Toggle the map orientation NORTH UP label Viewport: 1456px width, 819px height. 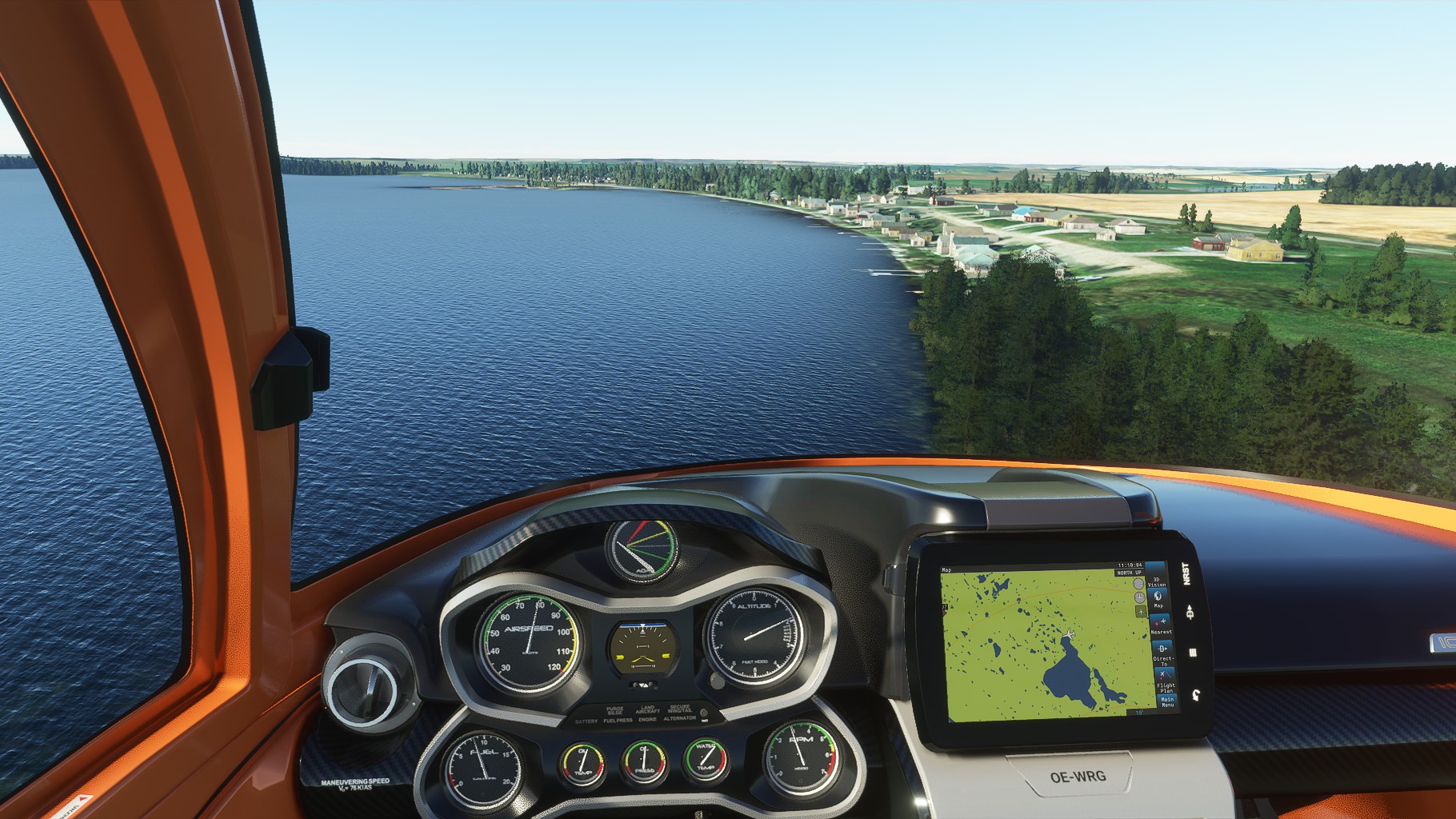1130,572
